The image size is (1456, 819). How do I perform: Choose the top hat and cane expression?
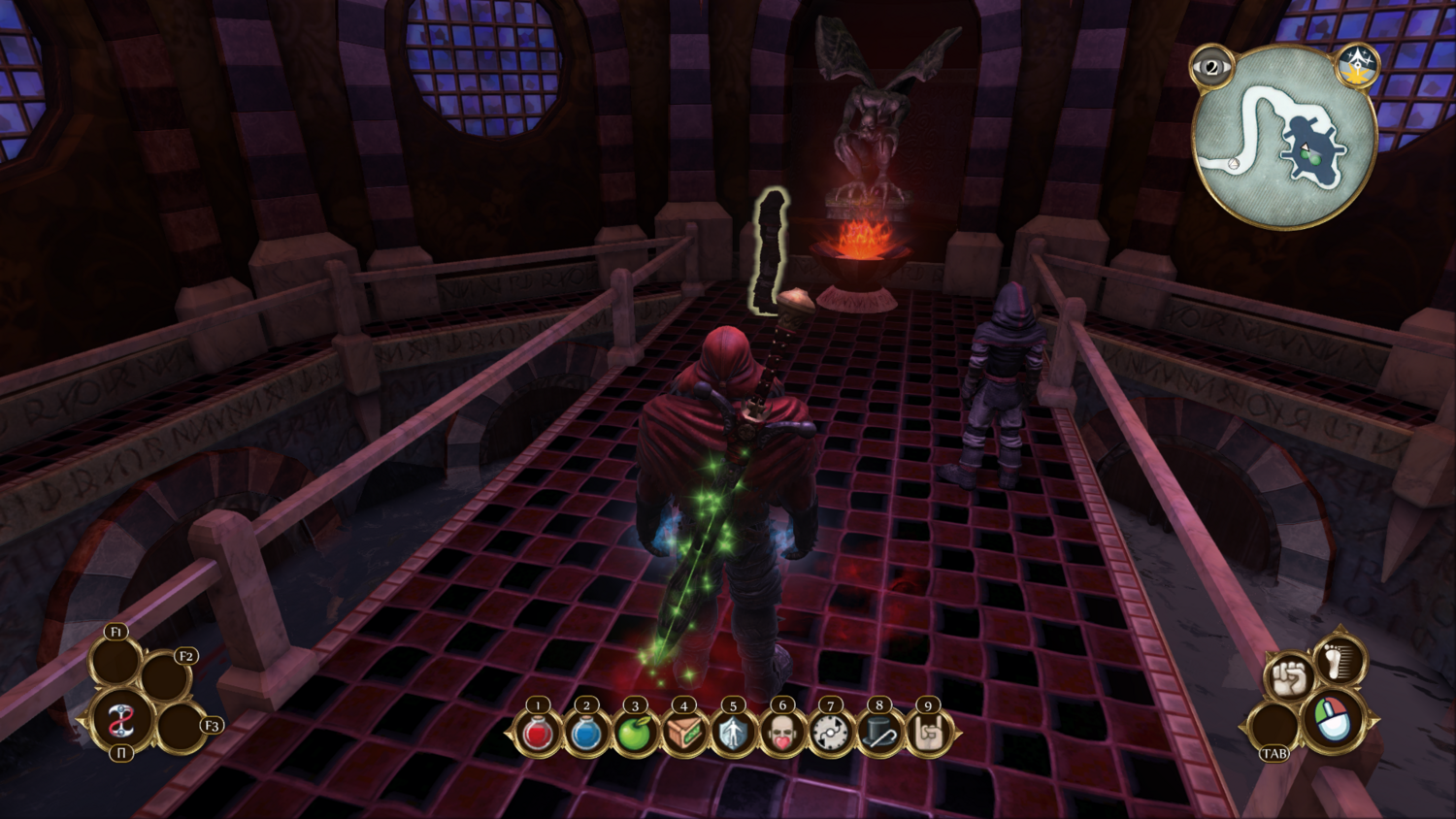tap(879, 735)
